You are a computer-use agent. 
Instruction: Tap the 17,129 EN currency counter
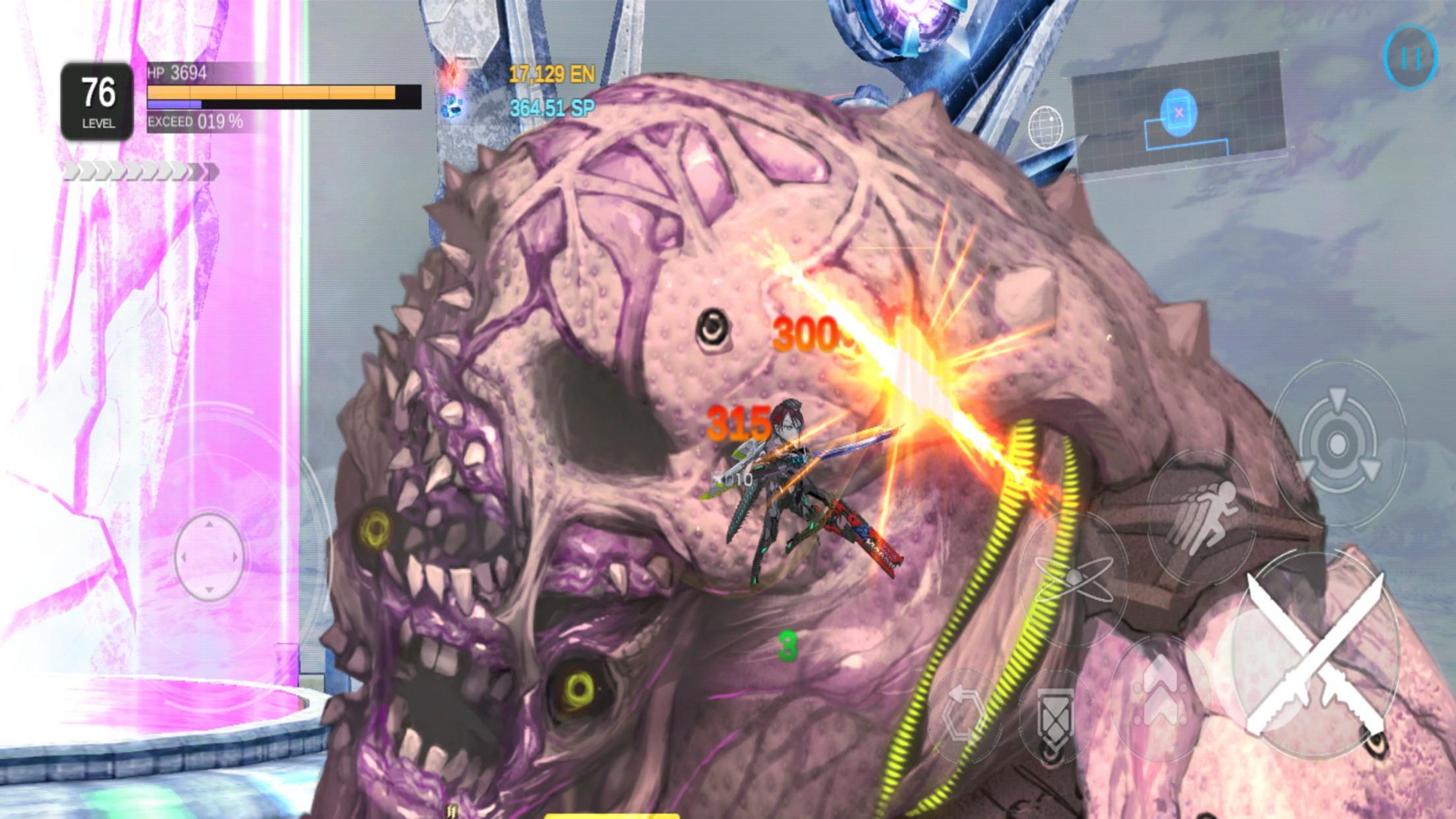(x=553, y=75)
